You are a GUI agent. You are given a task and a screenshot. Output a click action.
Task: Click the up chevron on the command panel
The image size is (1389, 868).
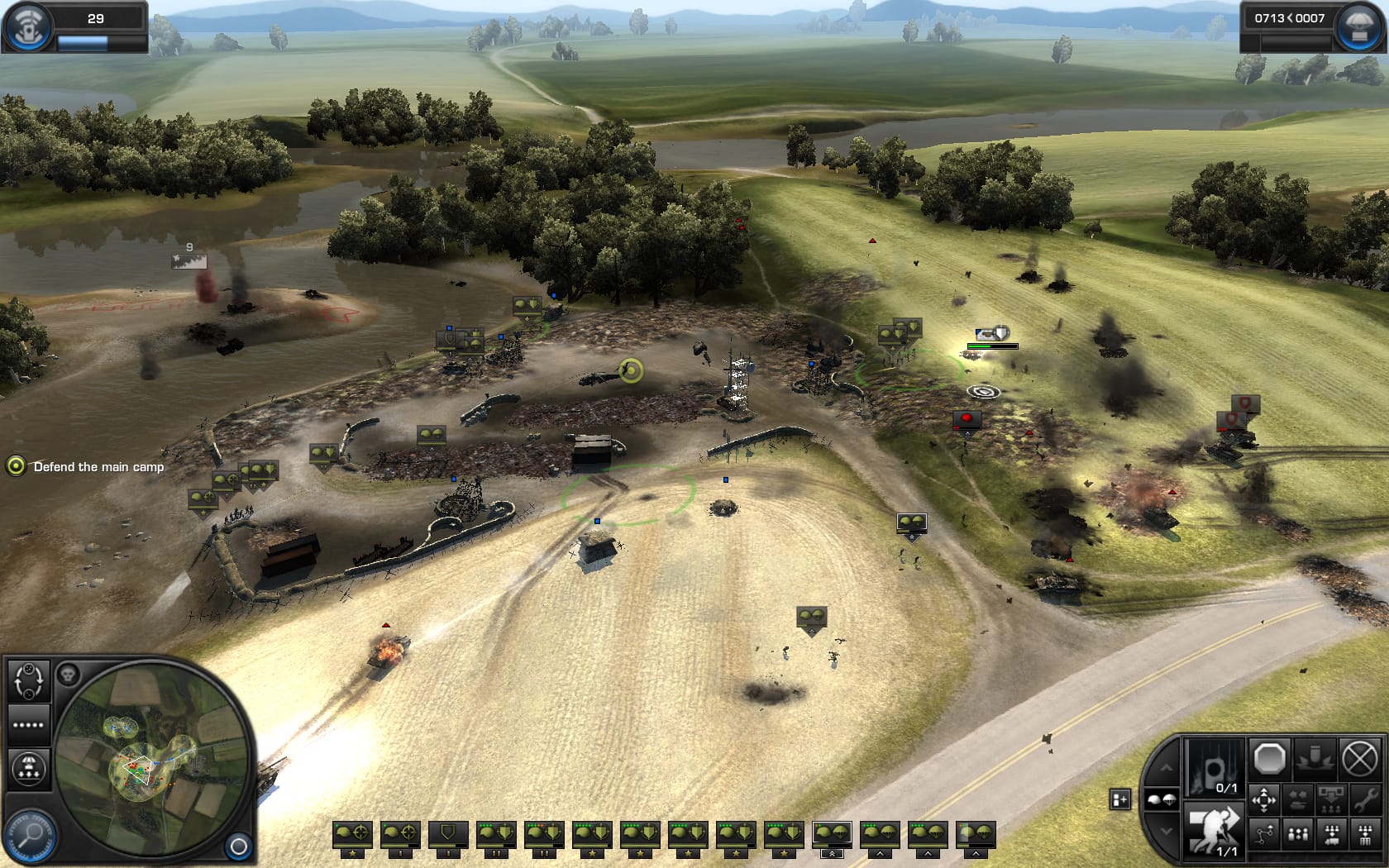[1167, 768]
